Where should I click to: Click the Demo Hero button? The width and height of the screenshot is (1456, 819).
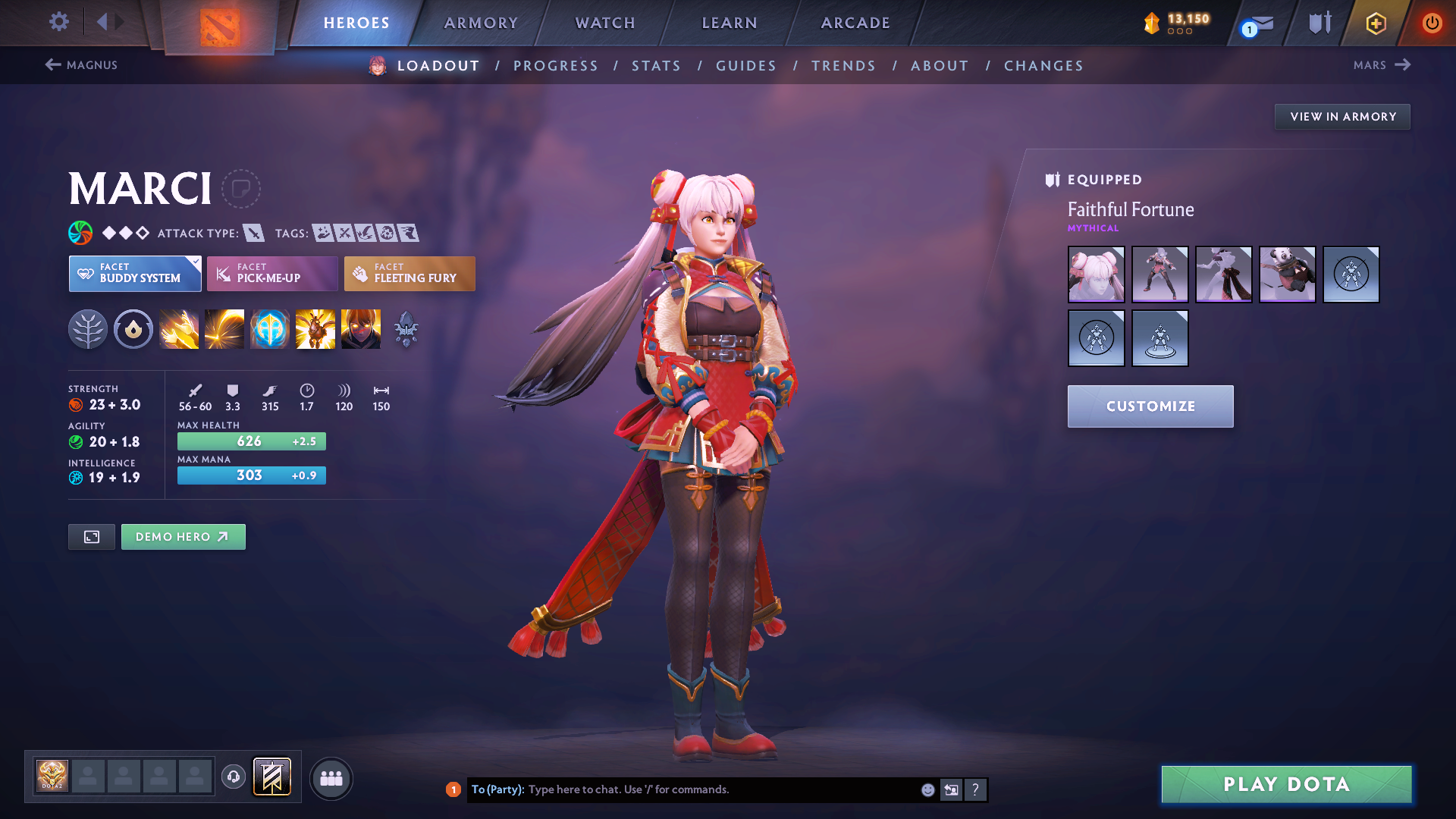pos(183,536)
